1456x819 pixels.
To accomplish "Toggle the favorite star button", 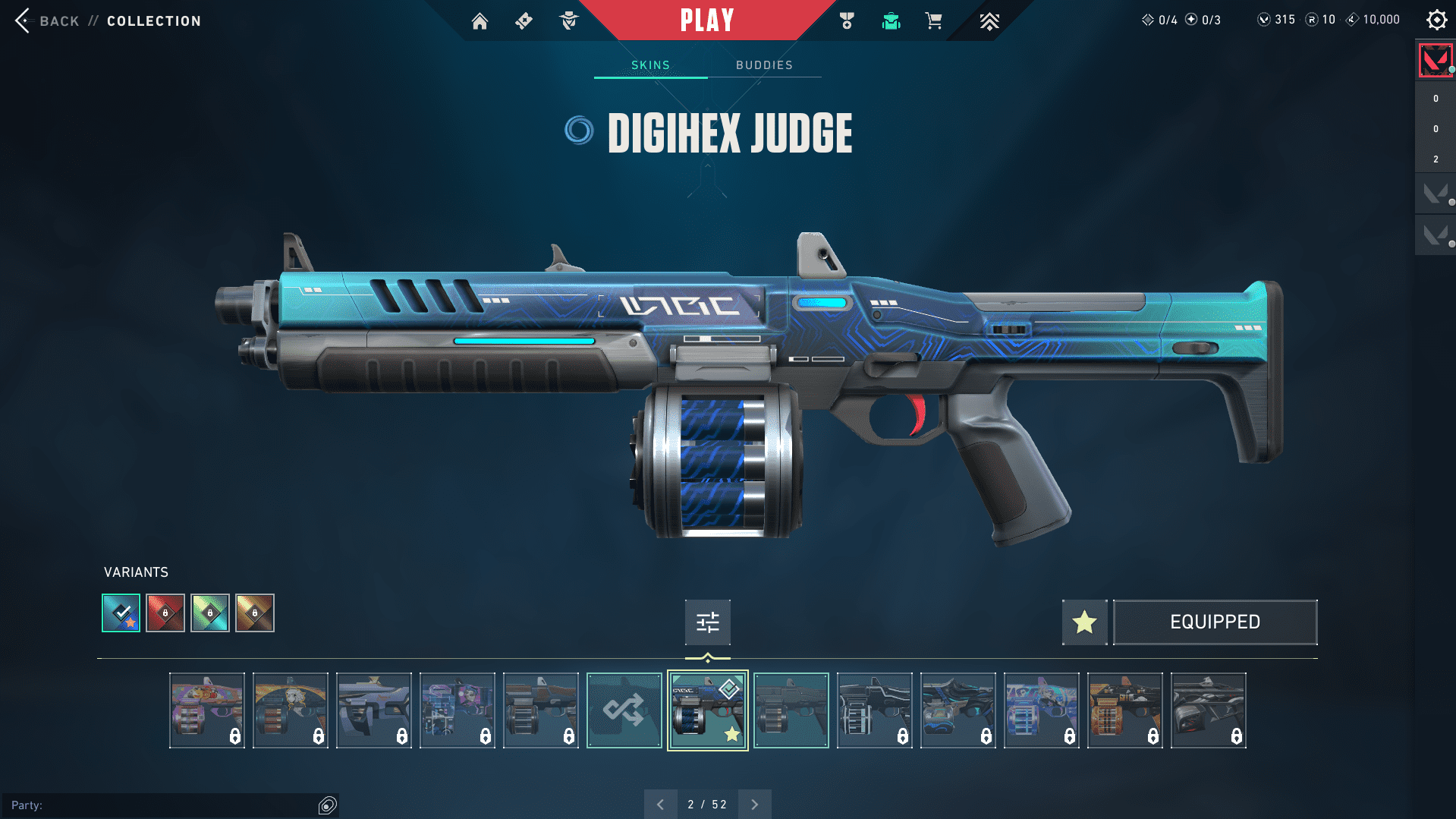I will coord(1084,622).
